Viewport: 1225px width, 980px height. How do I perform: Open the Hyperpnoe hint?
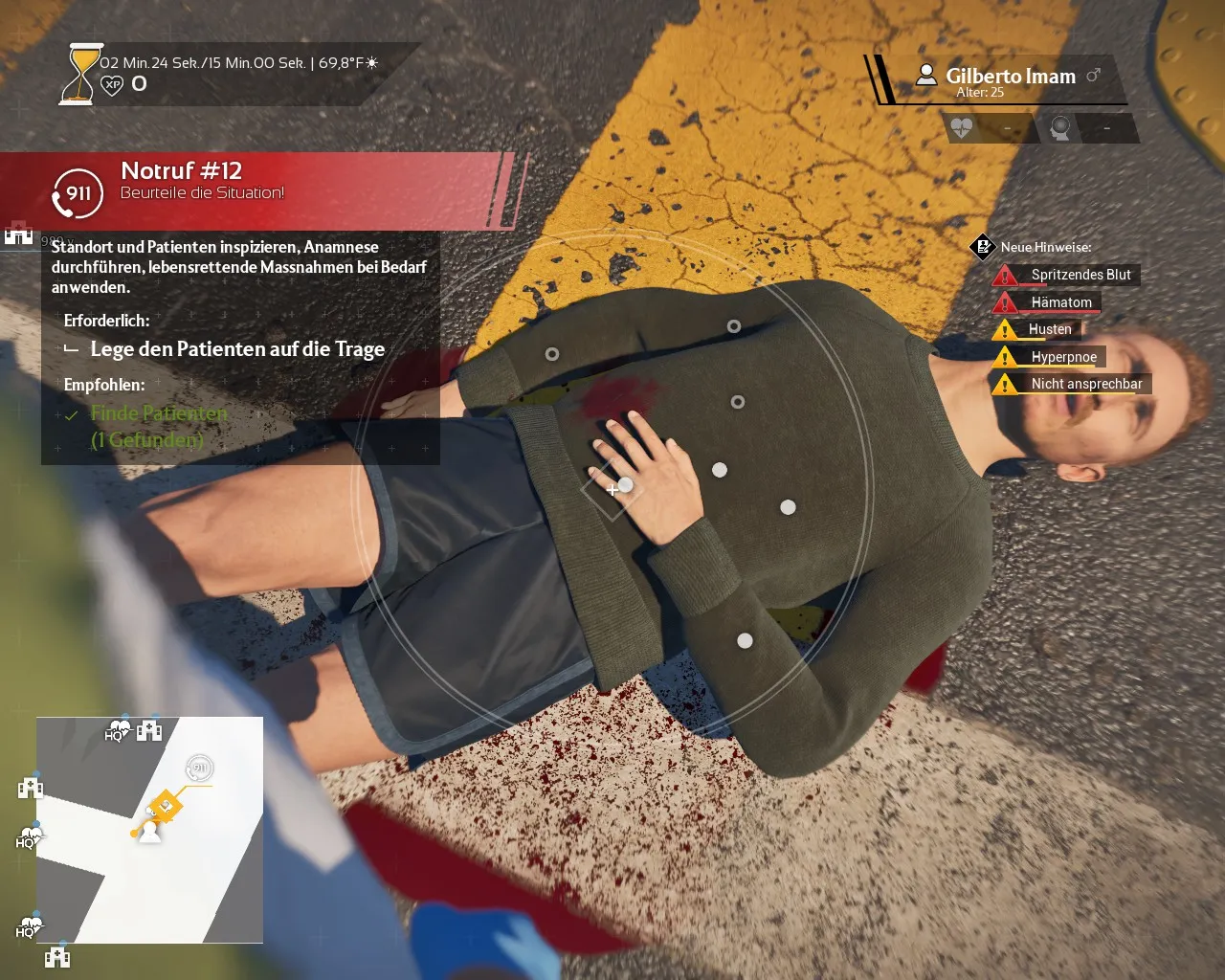(1063, 357)
